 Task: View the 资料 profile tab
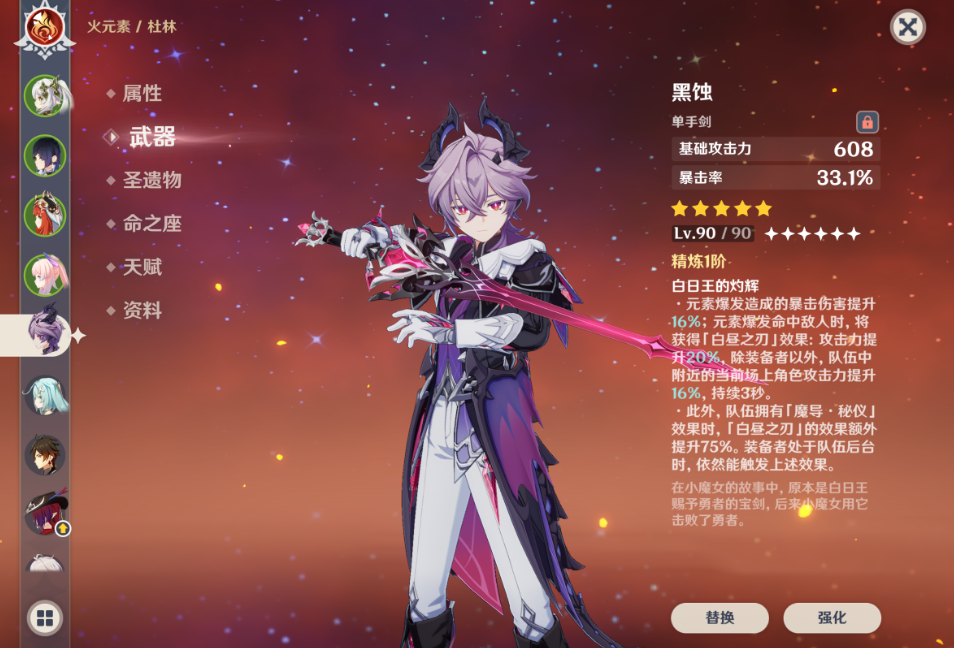coord(142,311)
